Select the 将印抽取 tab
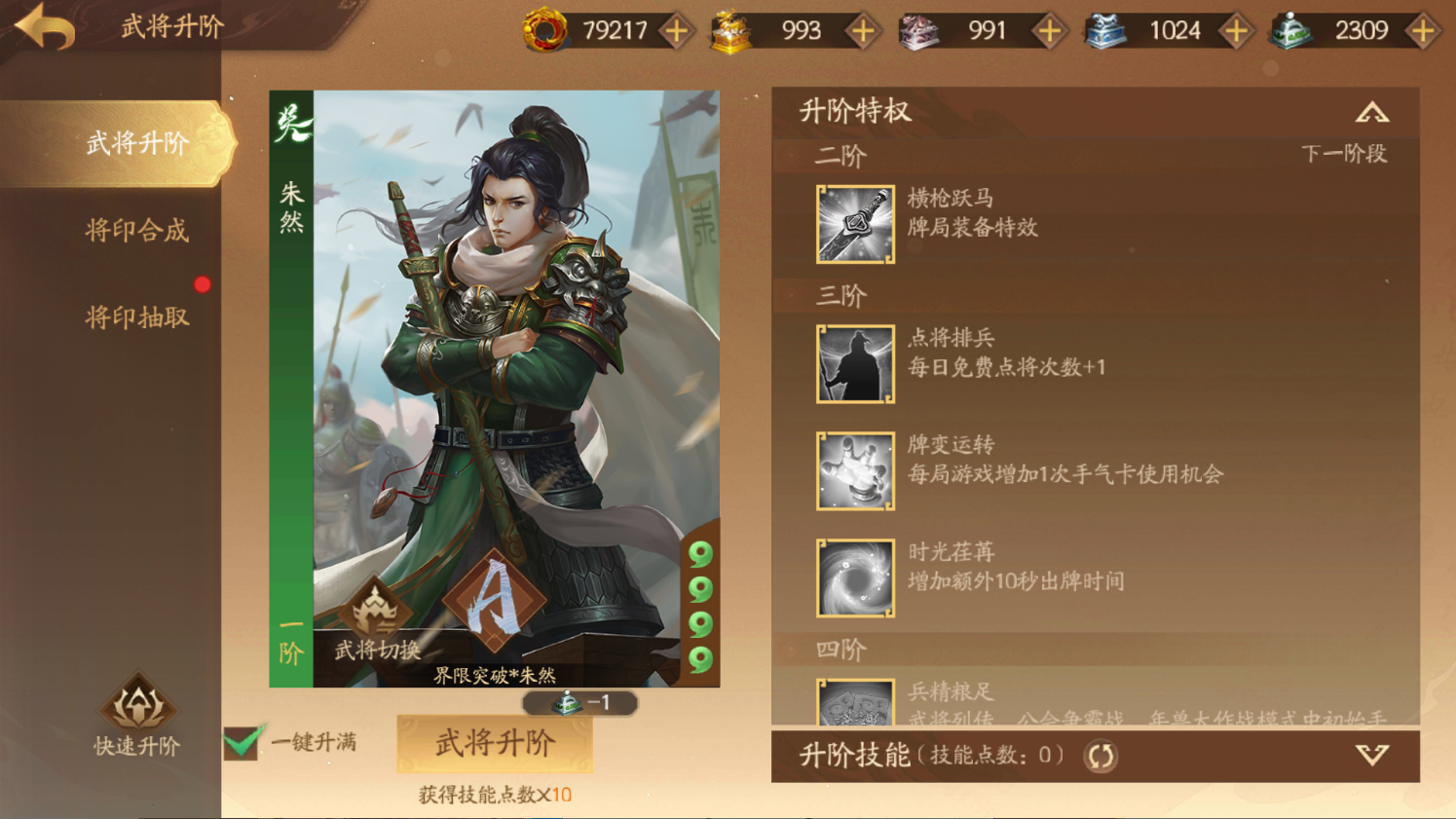The width and height of the screenshot is (1456, 819). point(137,317)
